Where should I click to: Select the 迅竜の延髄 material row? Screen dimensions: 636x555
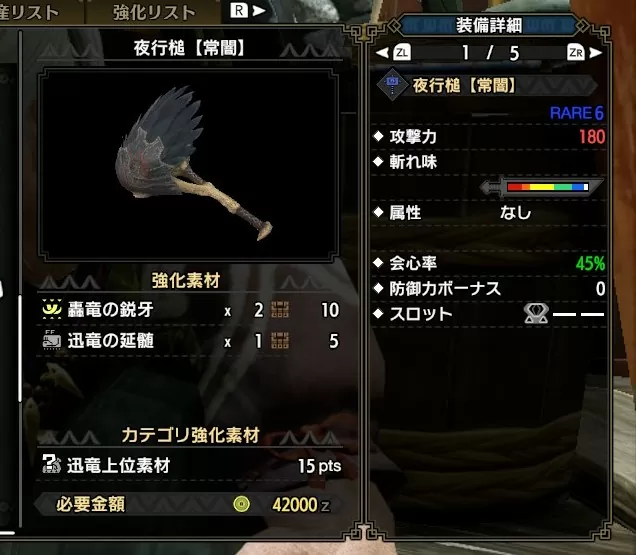pyautogui.click(x=190, y=340)
